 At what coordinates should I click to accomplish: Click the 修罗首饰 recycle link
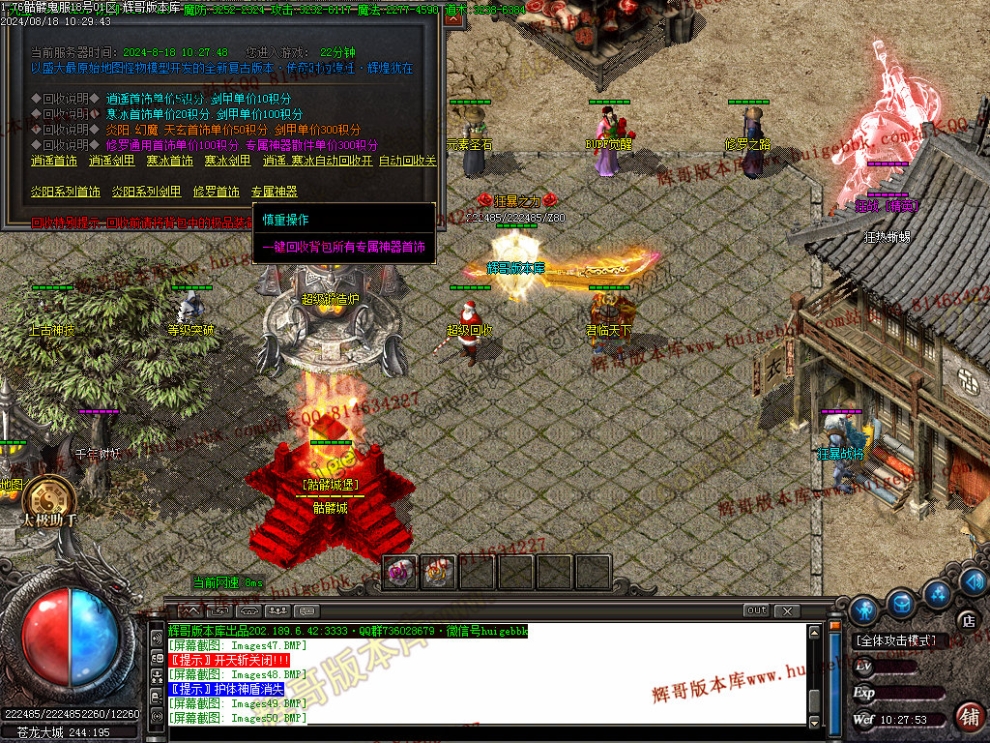216,192
